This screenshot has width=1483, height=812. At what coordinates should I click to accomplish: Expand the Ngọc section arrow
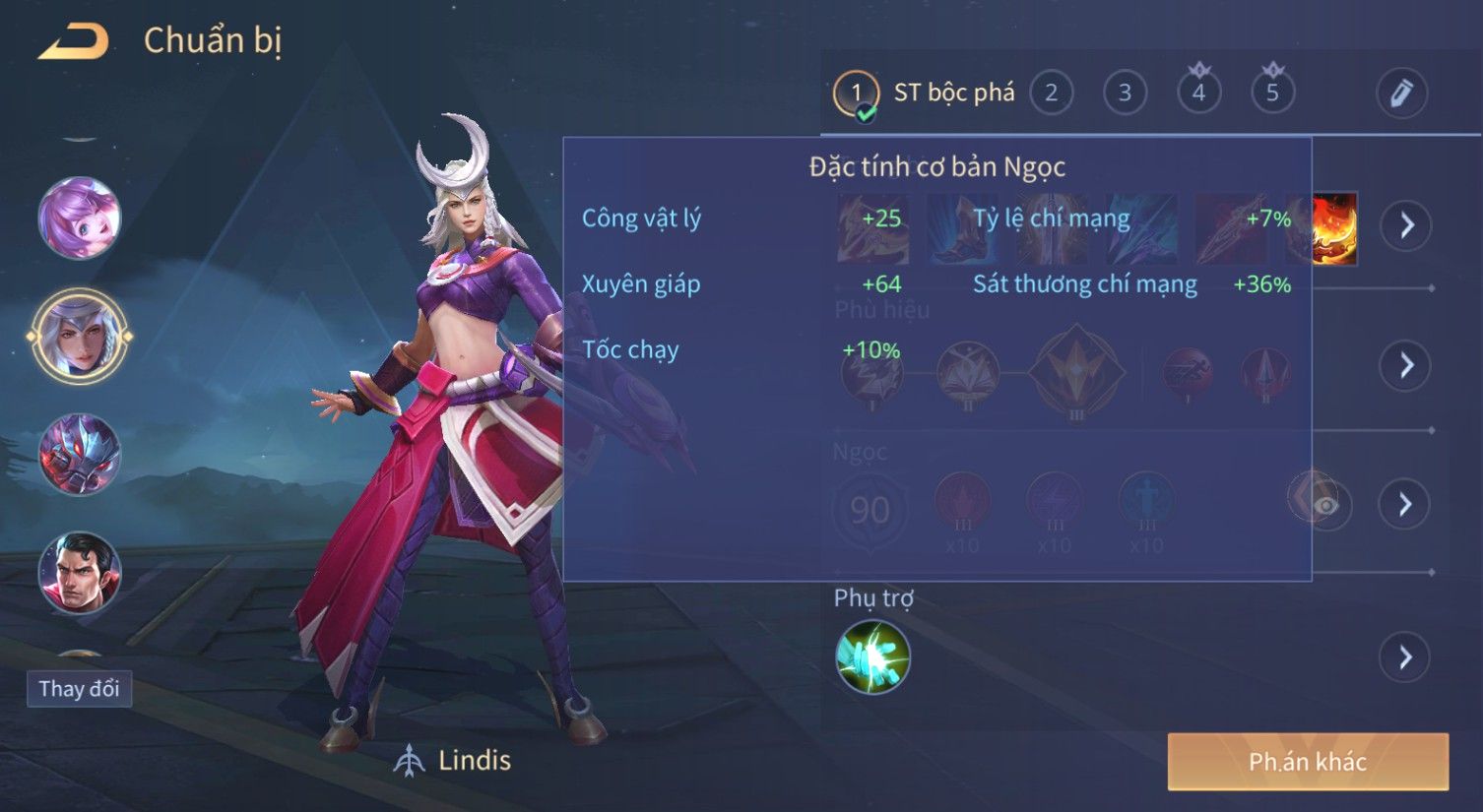point(1406,504)
